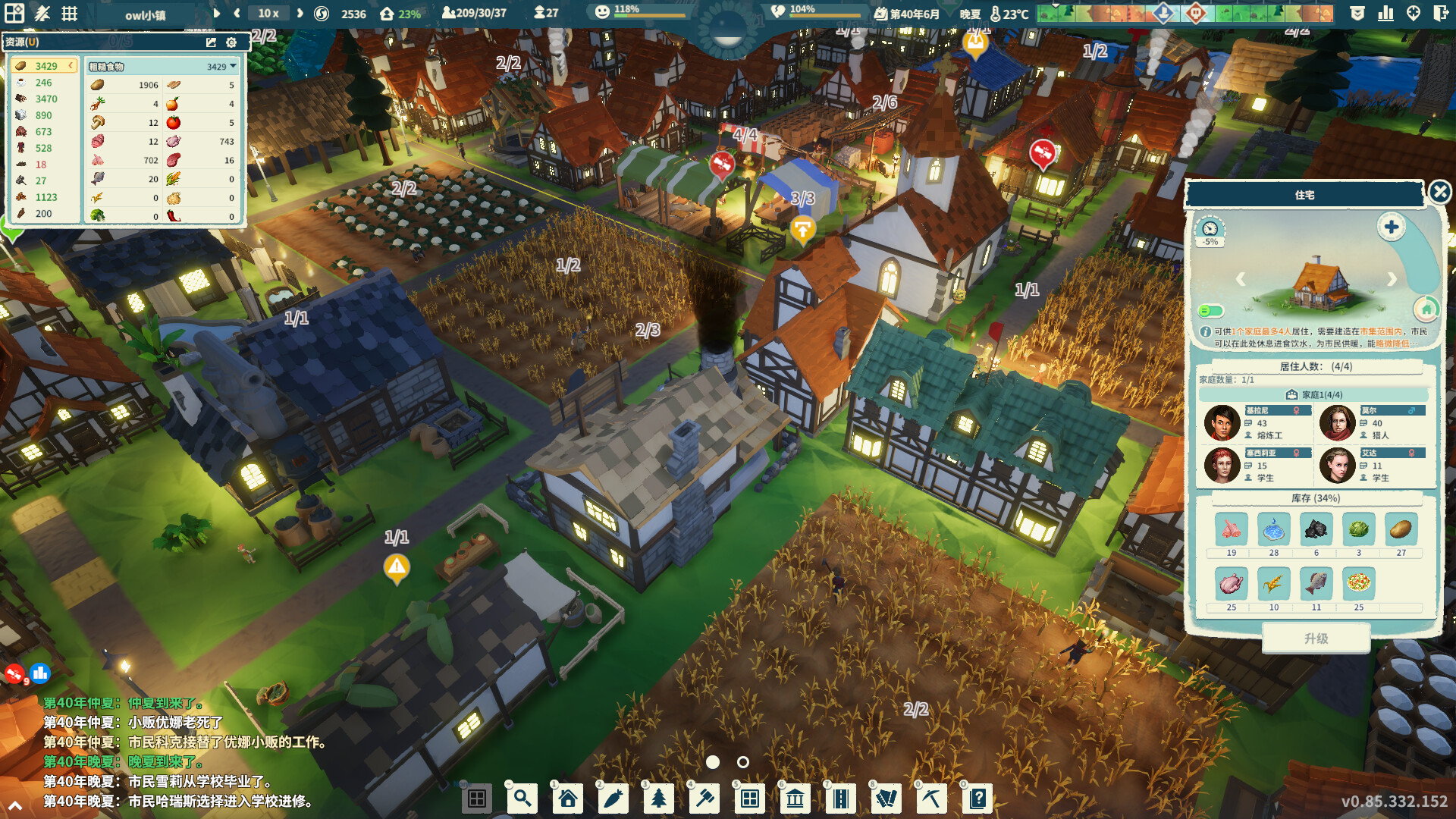Decrease game speed with left arrow
This screenshot has width=1456, height=819.
click(236, 14)
